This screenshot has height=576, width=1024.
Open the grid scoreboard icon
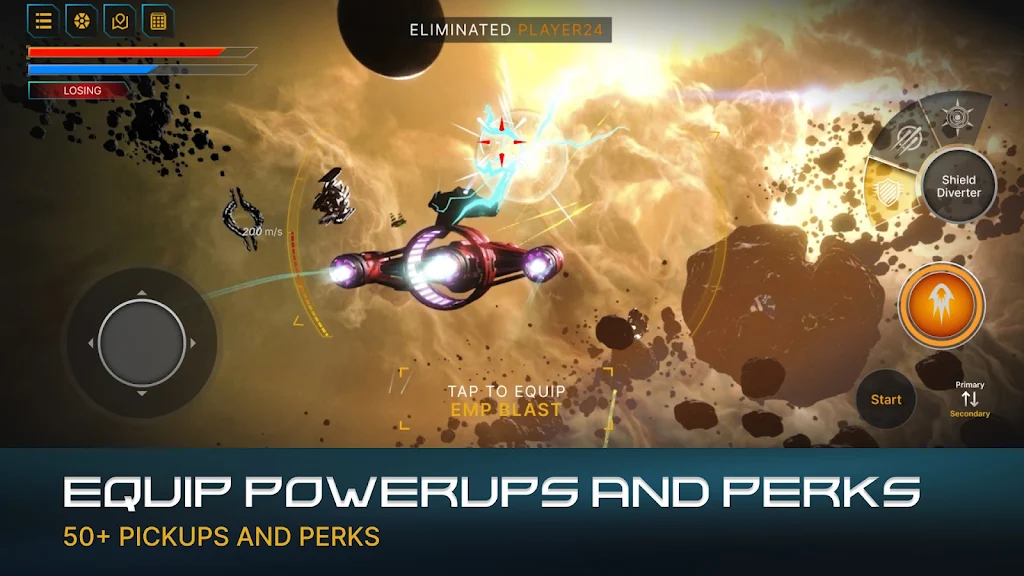(157, 20)
